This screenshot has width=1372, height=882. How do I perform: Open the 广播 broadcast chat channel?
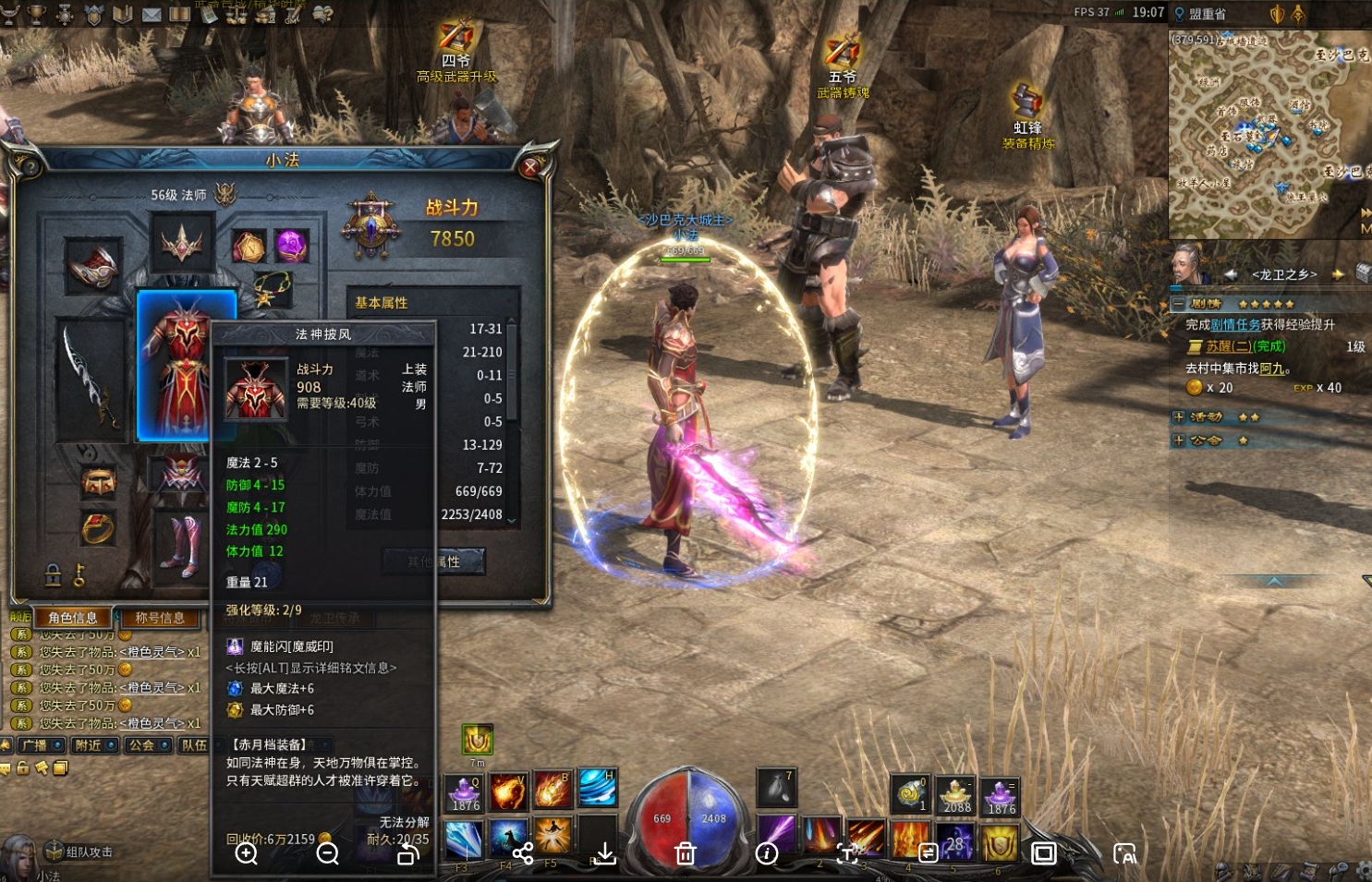tap(42, 745)
